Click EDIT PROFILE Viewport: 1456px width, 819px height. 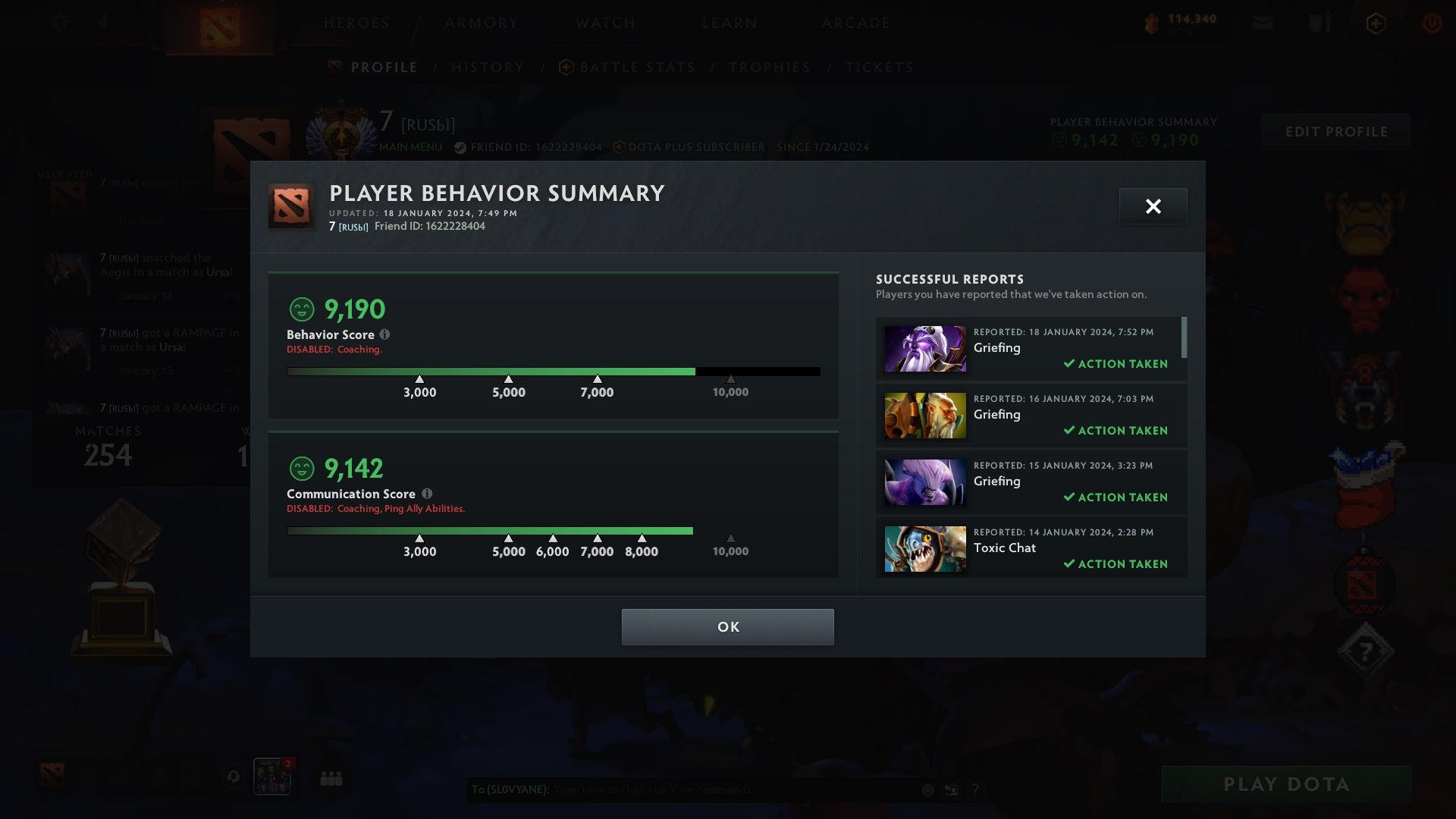pos(1335,131)
